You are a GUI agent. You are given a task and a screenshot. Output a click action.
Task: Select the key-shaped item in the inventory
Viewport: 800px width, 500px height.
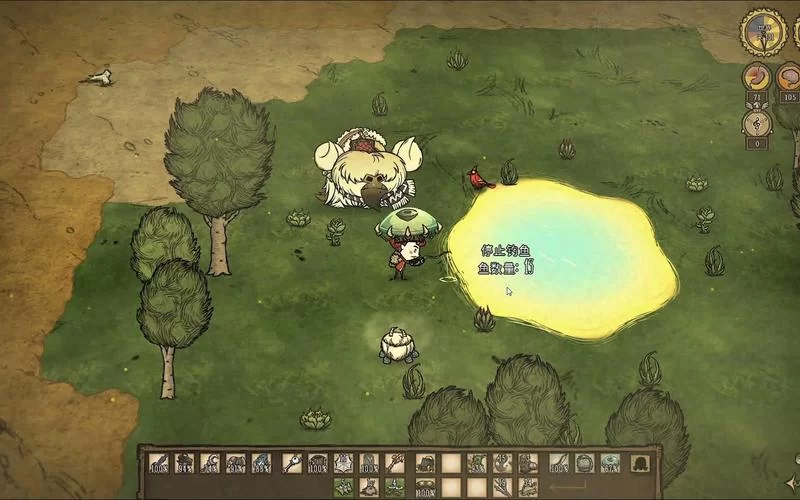[x=292, y=463]
